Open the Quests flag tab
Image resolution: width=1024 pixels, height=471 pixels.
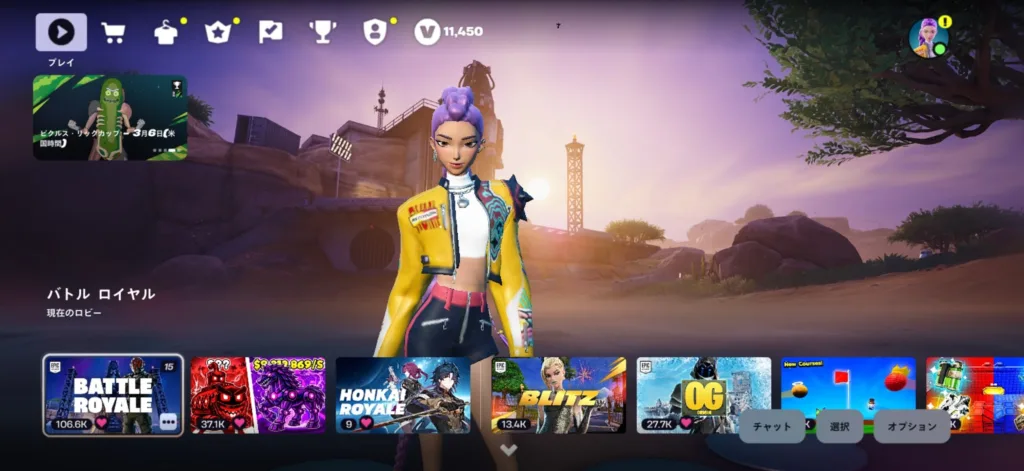coord(270,32)
